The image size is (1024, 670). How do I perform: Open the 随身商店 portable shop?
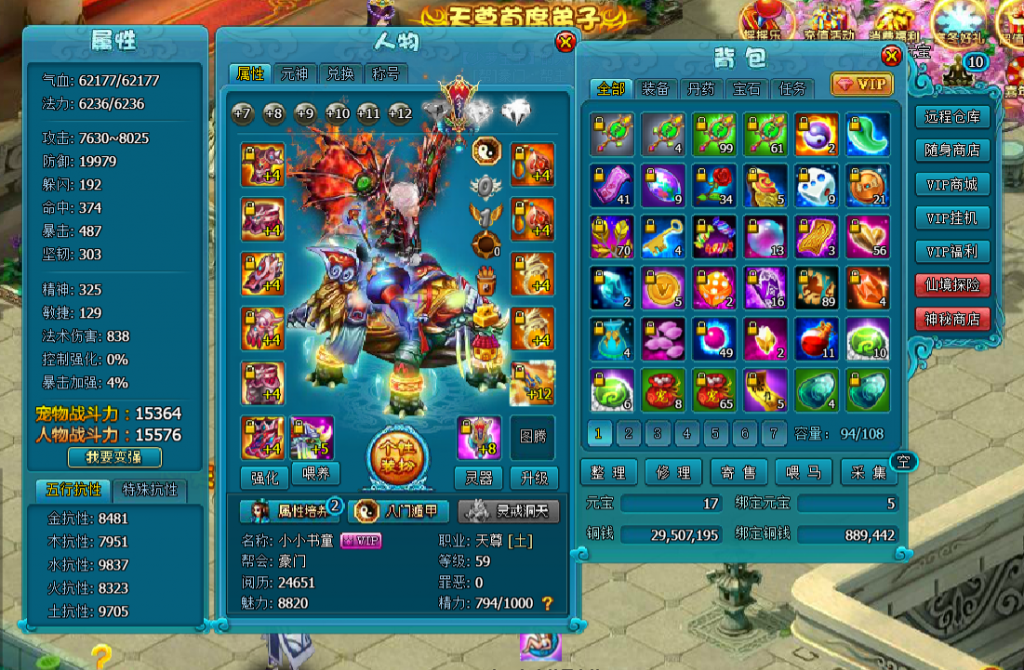coord(952,151)
